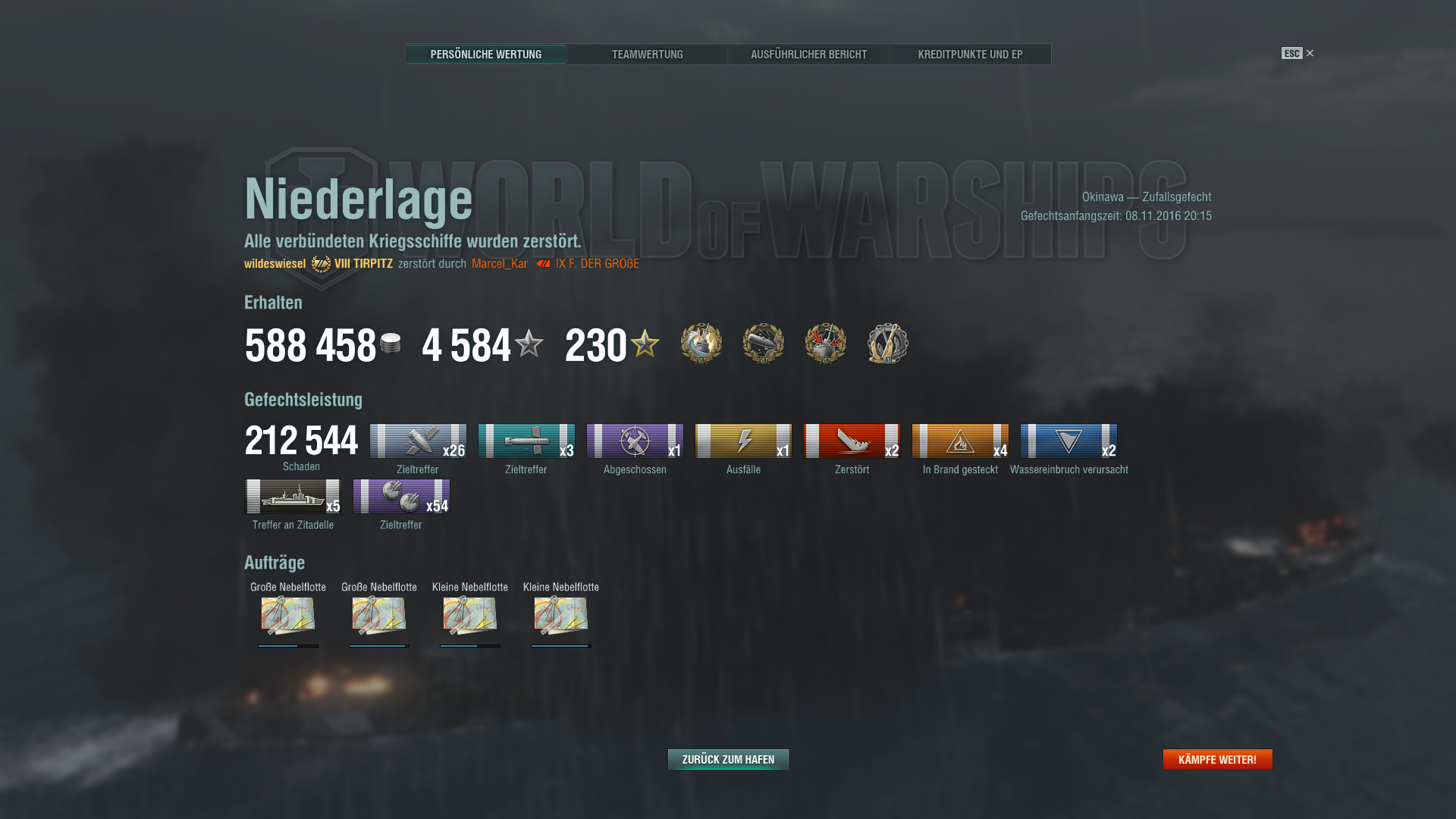Click Zurück zum Hafen button
Screen dimensions: 1456x819
tap(728, 759)
